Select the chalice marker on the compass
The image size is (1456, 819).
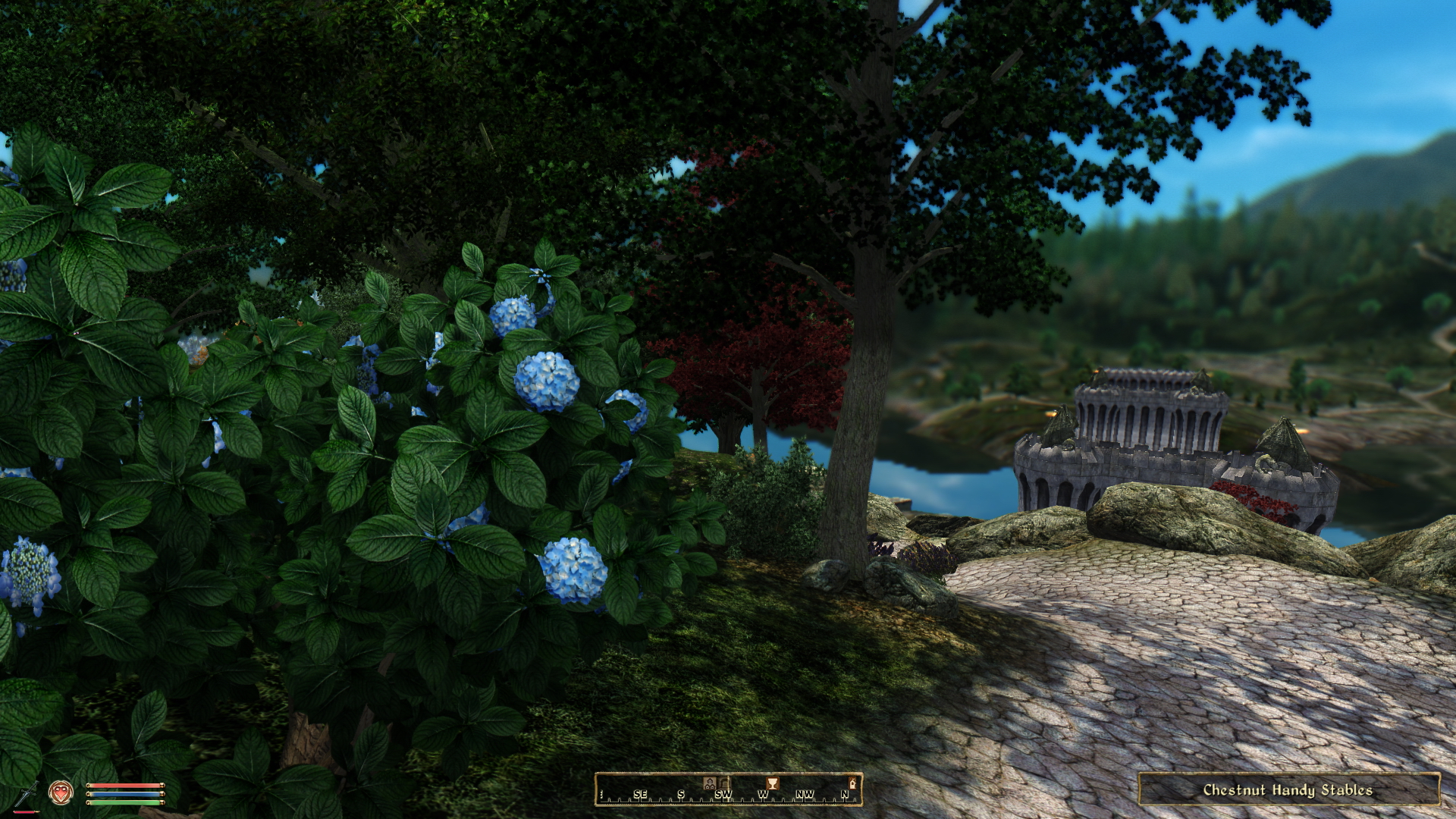point(772,783)
